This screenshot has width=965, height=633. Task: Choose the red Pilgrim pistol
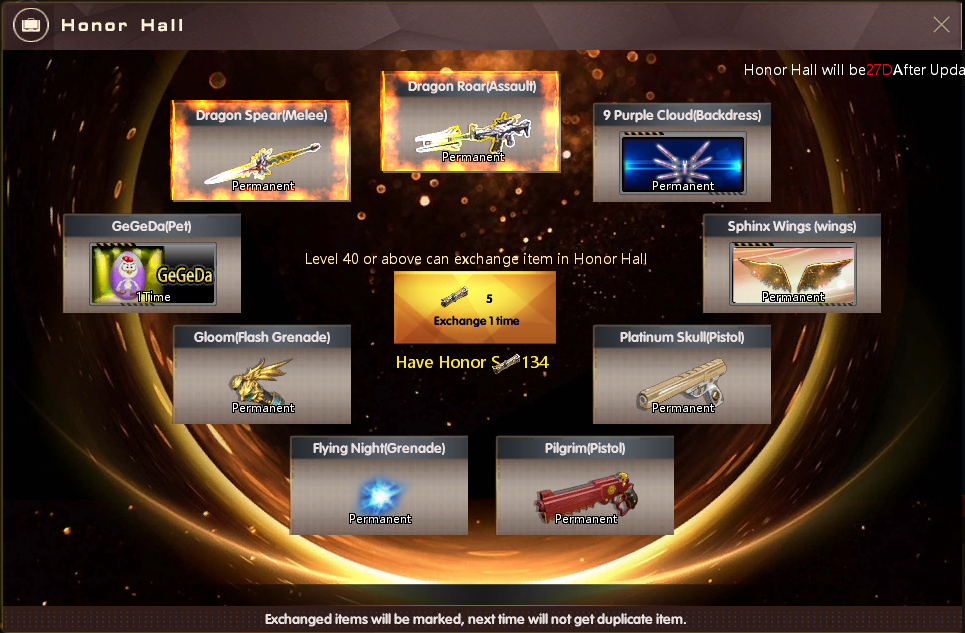click(x=585, y=485)
